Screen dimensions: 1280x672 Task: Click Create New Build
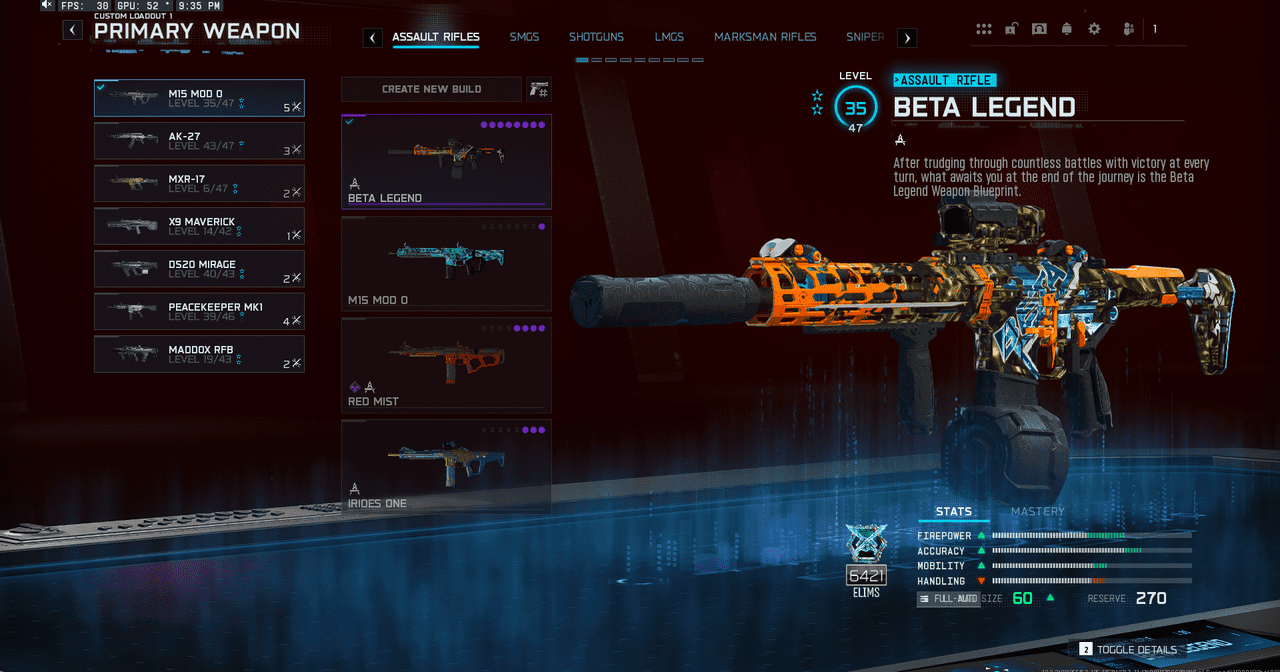431,89
